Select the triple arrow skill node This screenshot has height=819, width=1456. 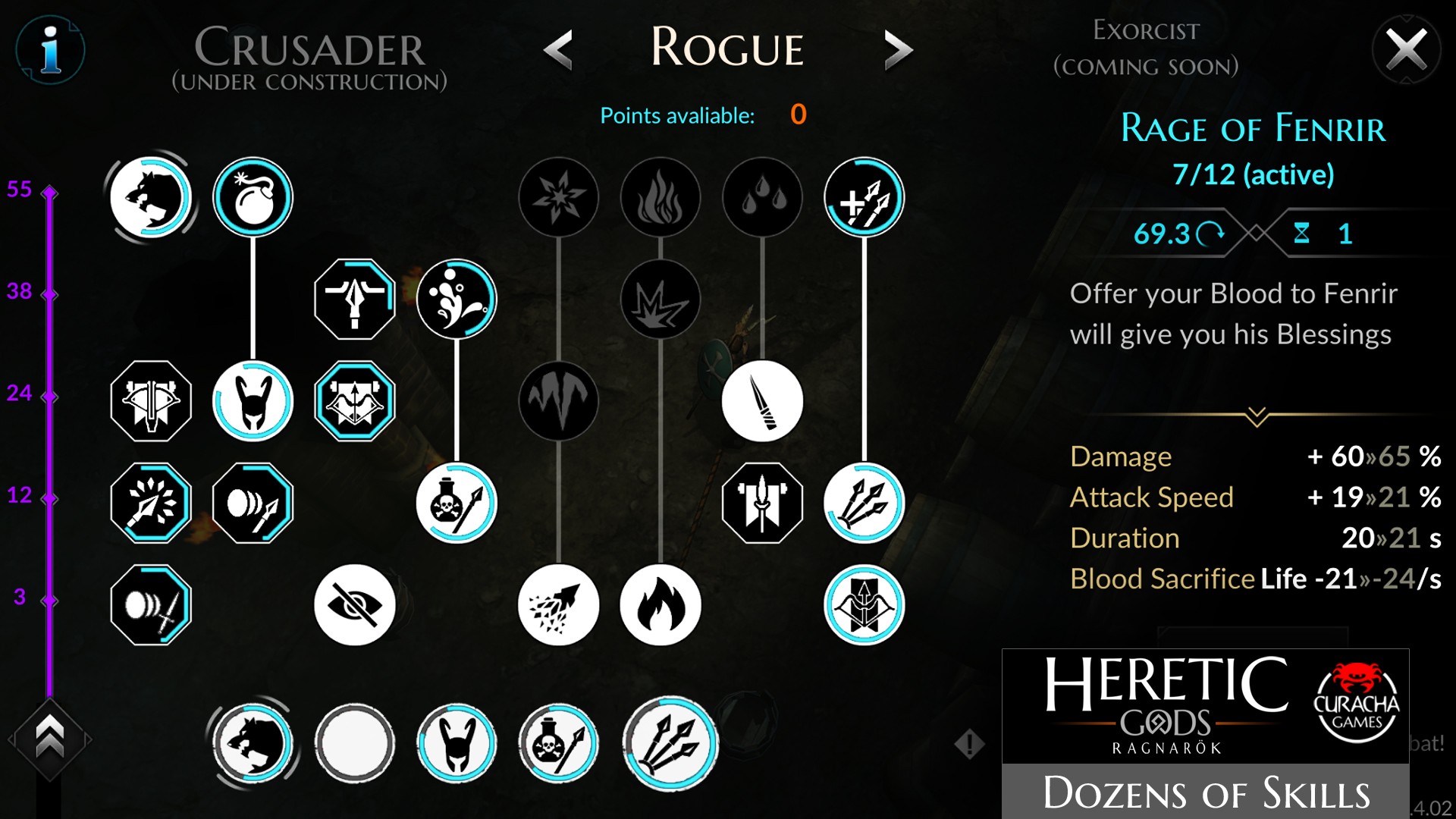864,503
